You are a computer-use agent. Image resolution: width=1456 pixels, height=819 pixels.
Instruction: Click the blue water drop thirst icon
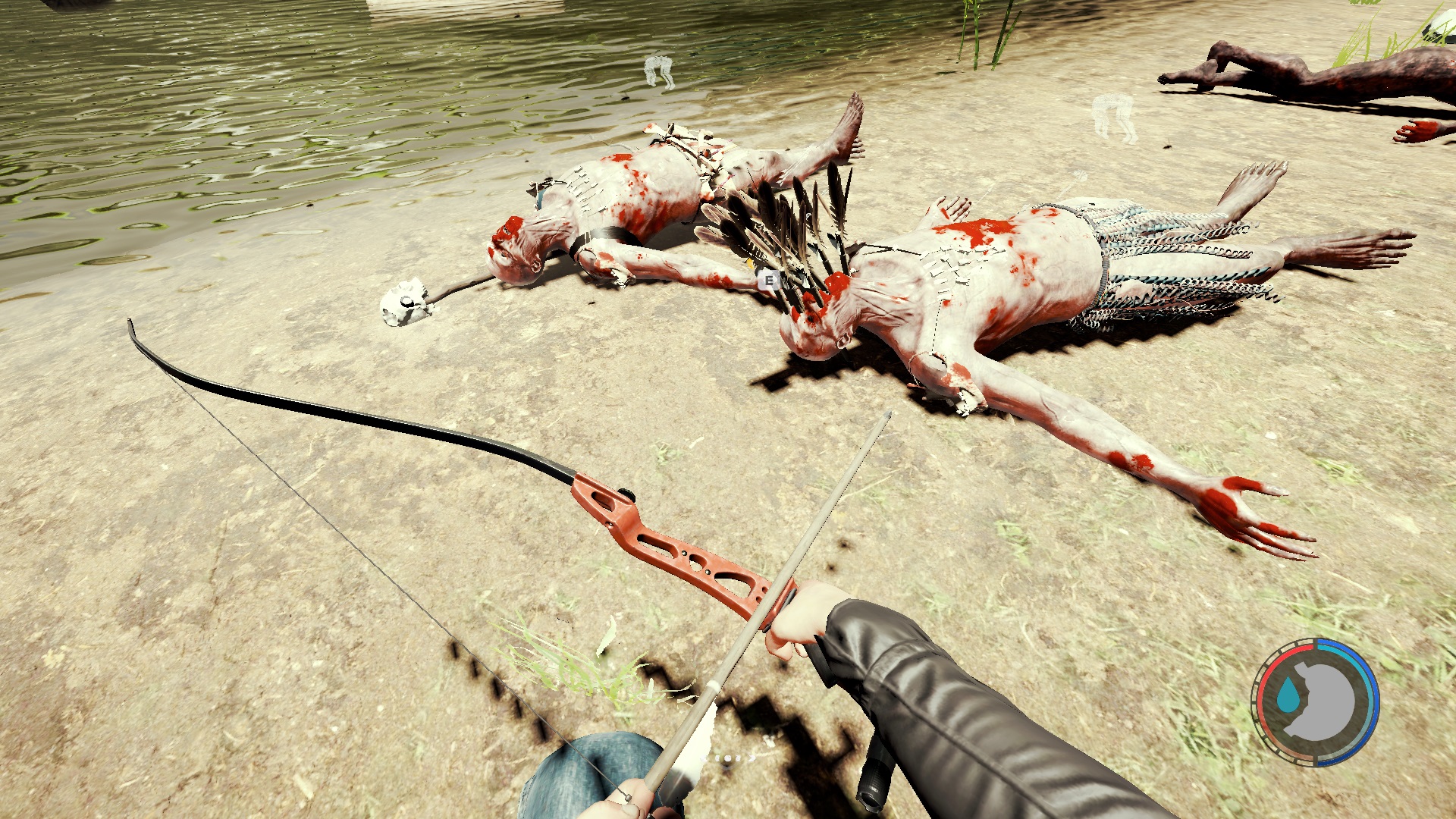(1287, 695)
